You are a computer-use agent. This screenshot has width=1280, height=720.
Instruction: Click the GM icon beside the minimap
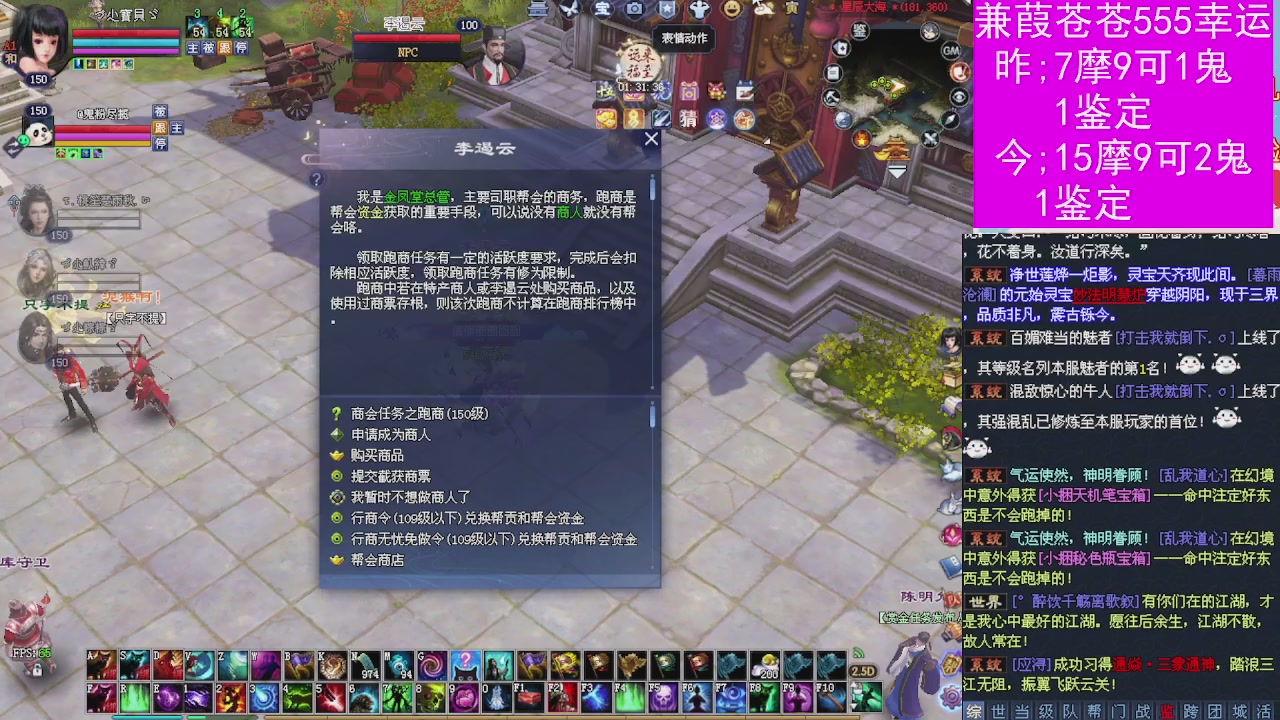(950, 52)
